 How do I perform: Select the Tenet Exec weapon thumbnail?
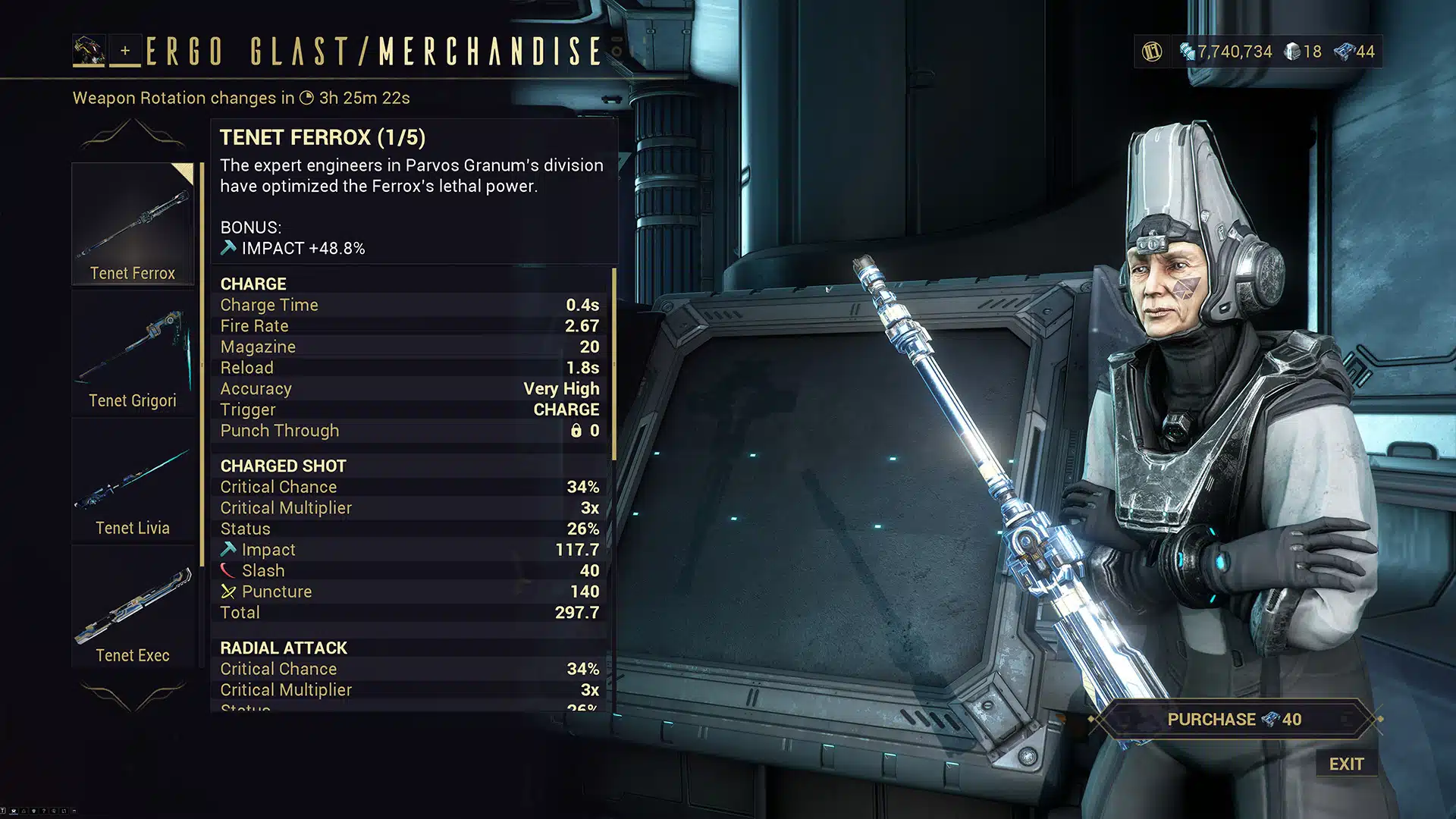pos(133,603)
